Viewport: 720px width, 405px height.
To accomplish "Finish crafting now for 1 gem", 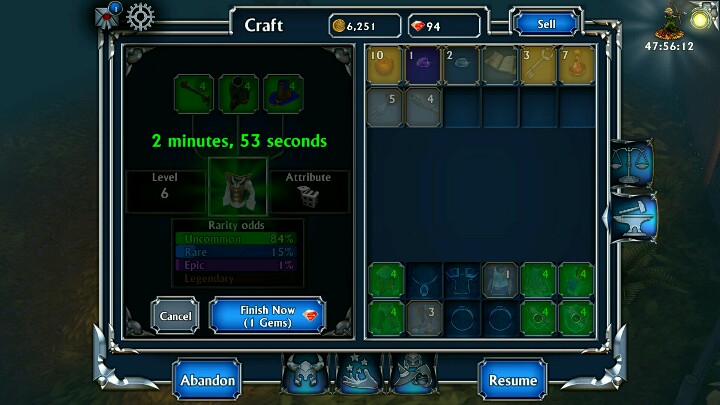I will [267, 316].
